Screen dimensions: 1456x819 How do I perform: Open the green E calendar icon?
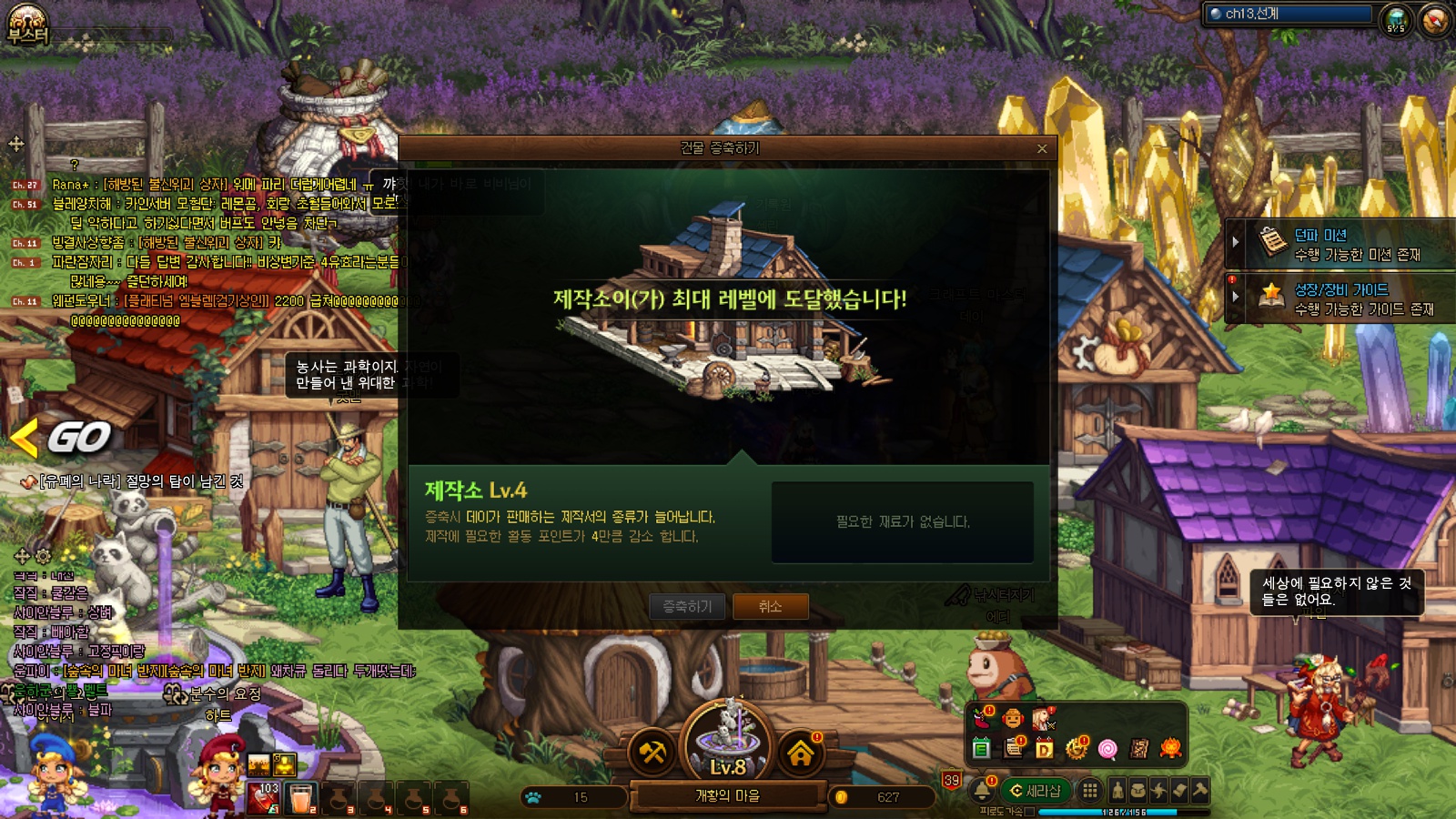point(981,749)
